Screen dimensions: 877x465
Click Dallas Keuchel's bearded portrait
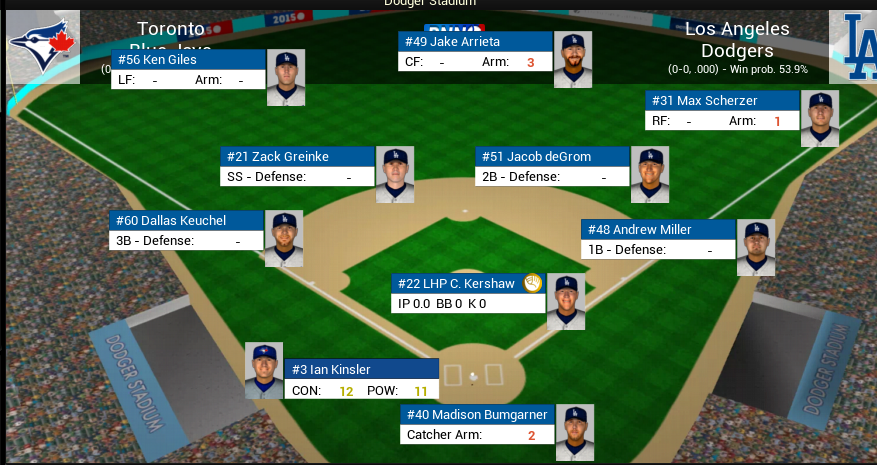284,239
